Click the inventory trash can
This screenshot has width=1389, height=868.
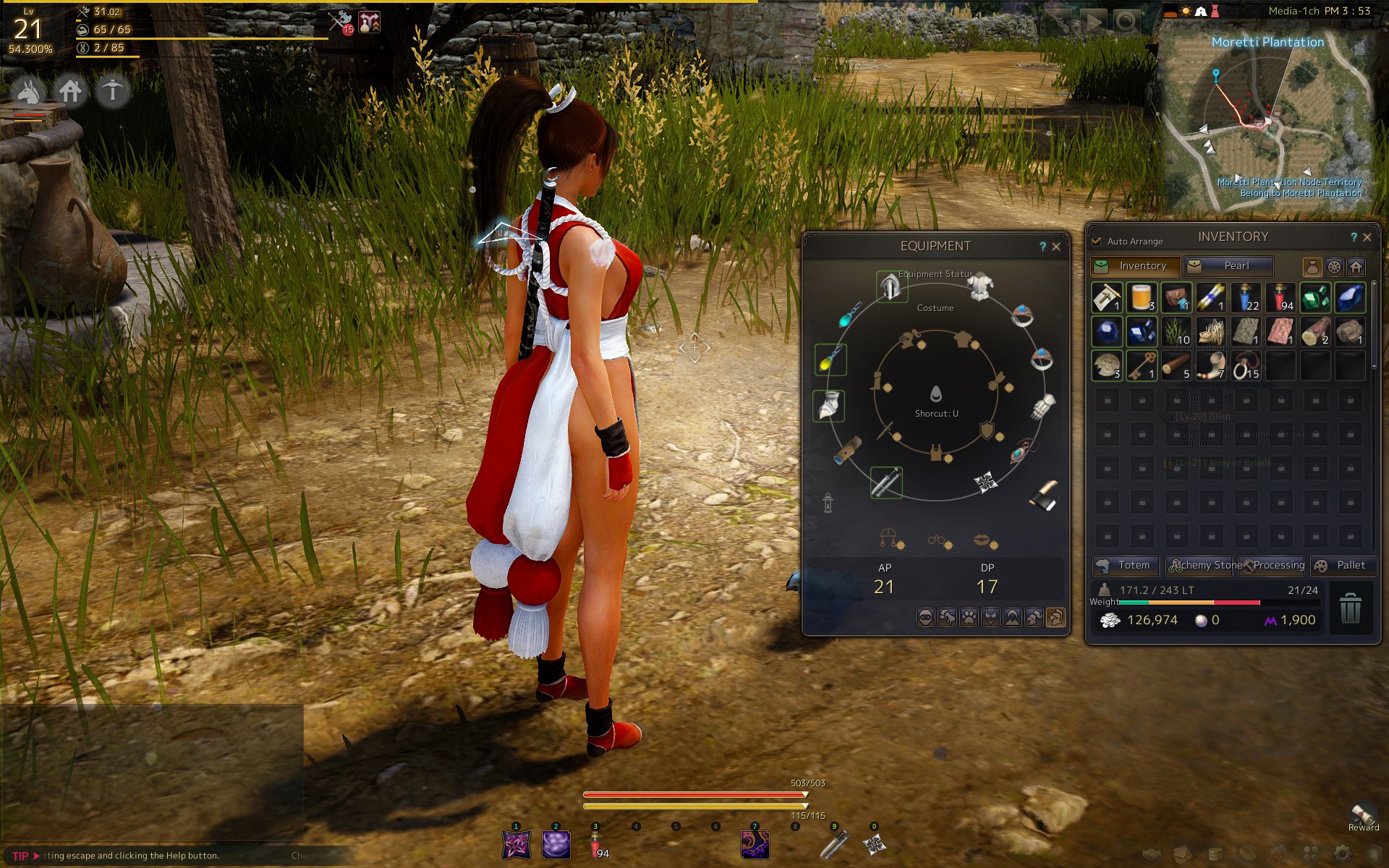click(1350, 608)
